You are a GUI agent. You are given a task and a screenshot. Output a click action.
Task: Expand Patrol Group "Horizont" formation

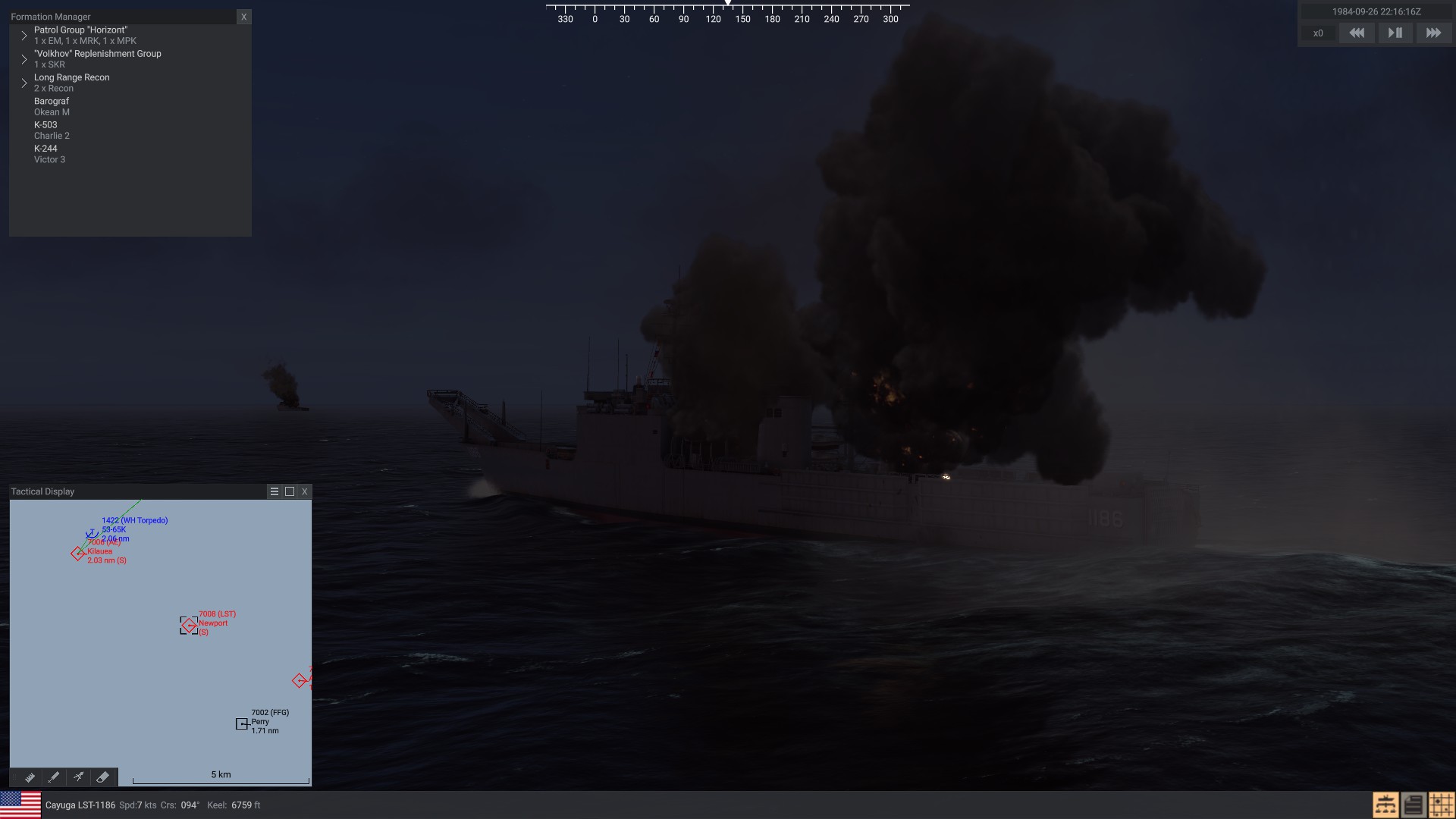[24, 36]
